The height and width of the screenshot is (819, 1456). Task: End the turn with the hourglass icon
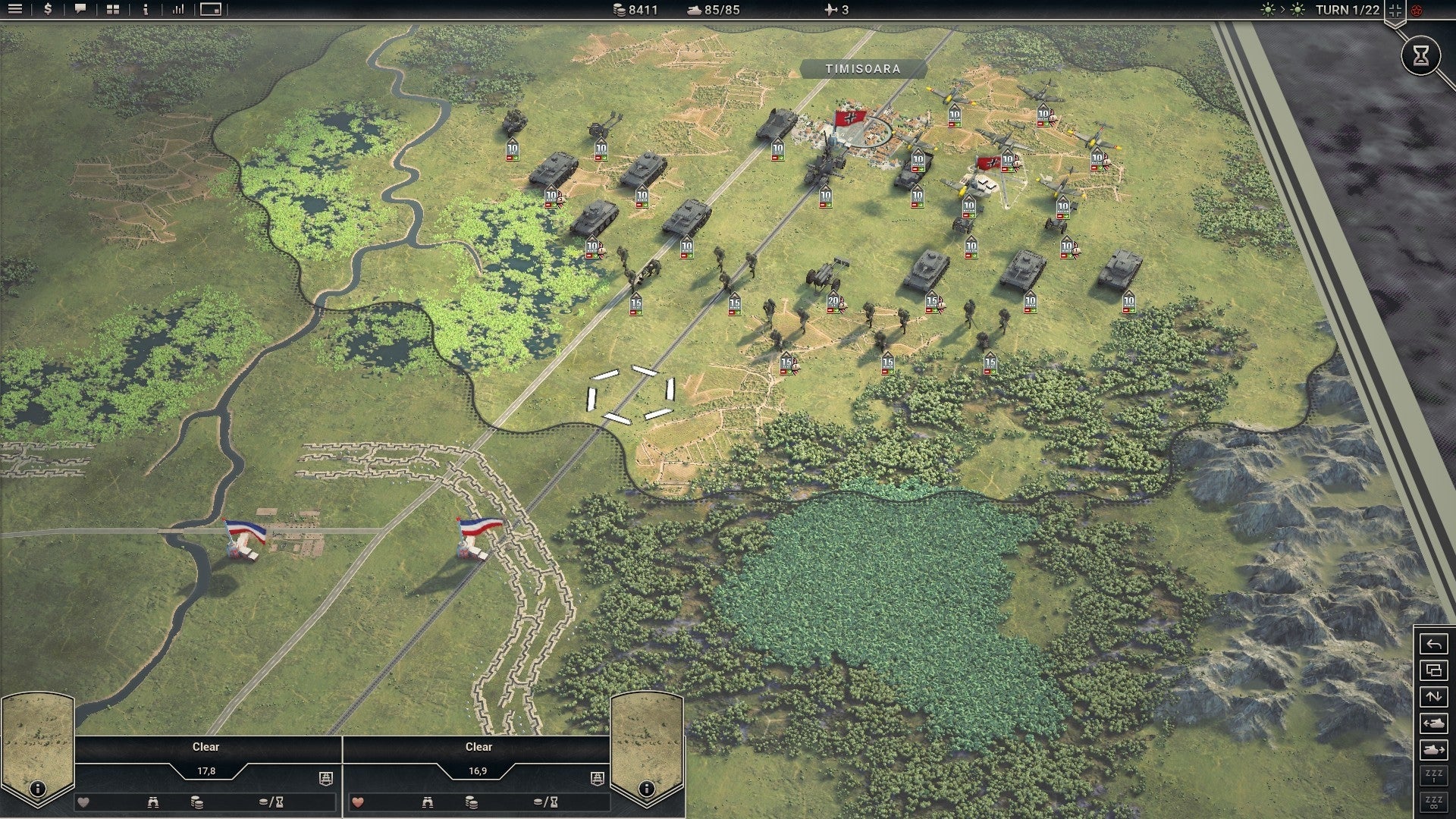1422,55
